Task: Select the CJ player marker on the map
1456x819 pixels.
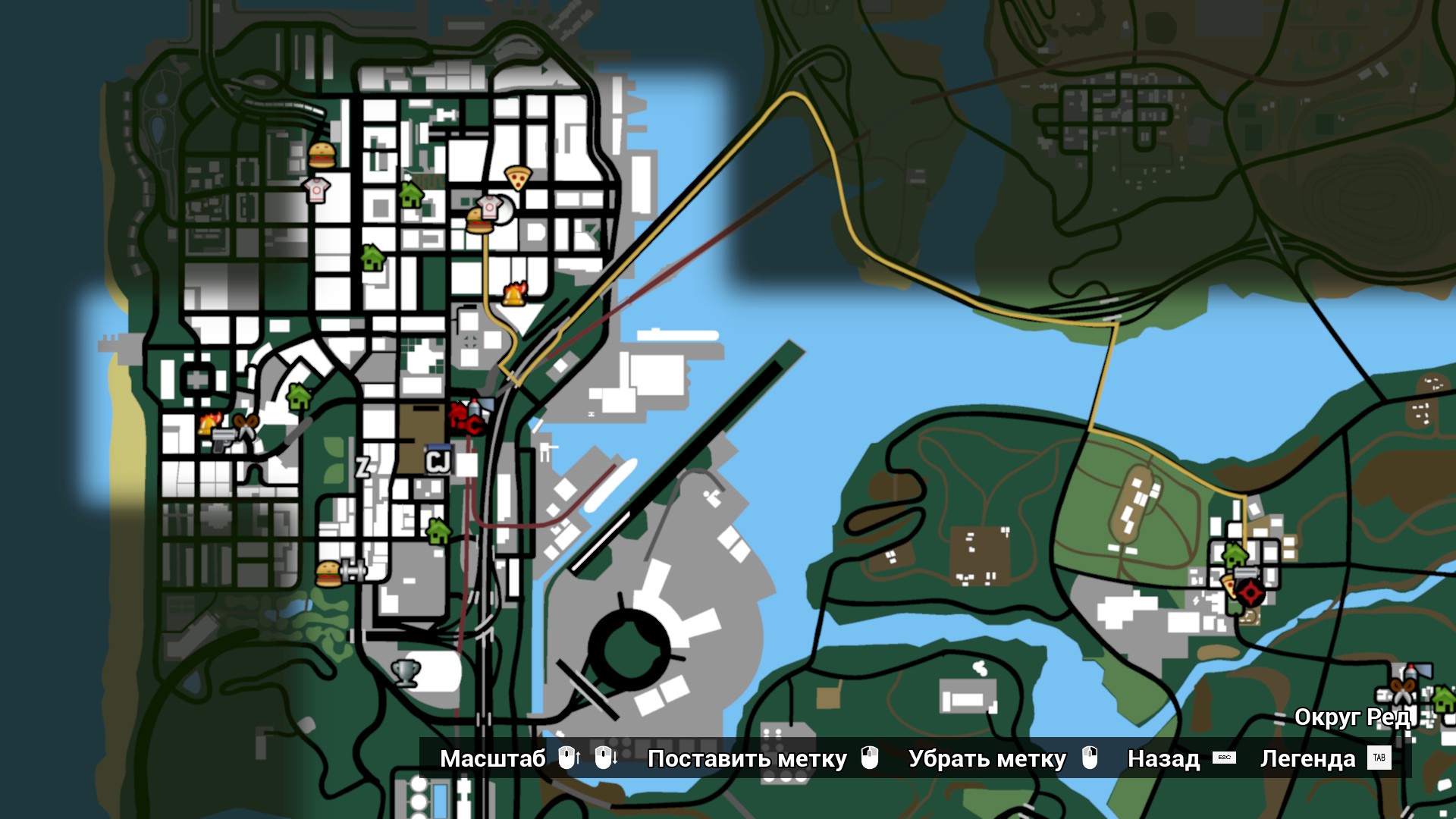Action: (438, 461)
